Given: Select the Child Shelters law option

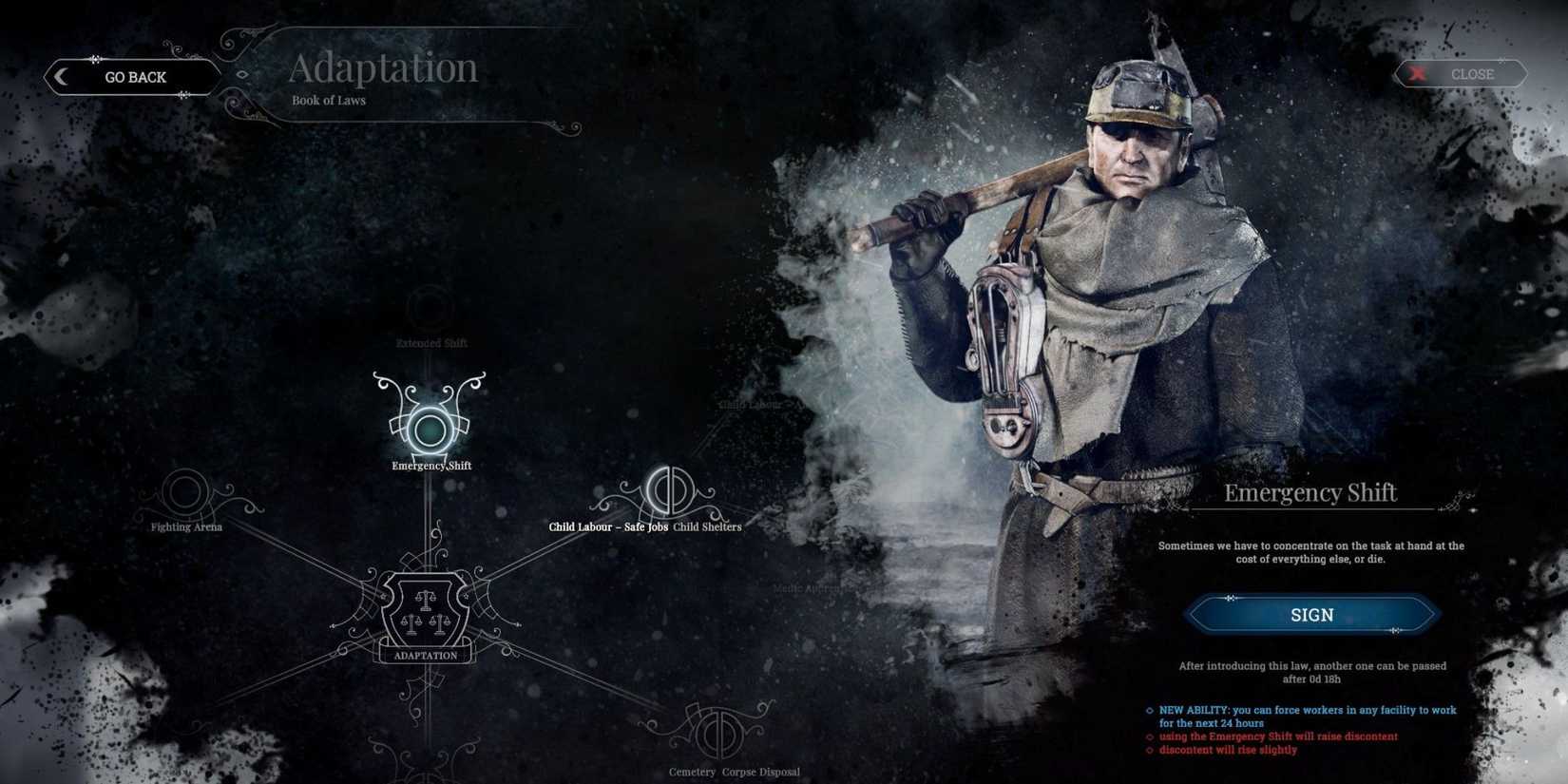Looking at the screenshot, I should 707,526.
